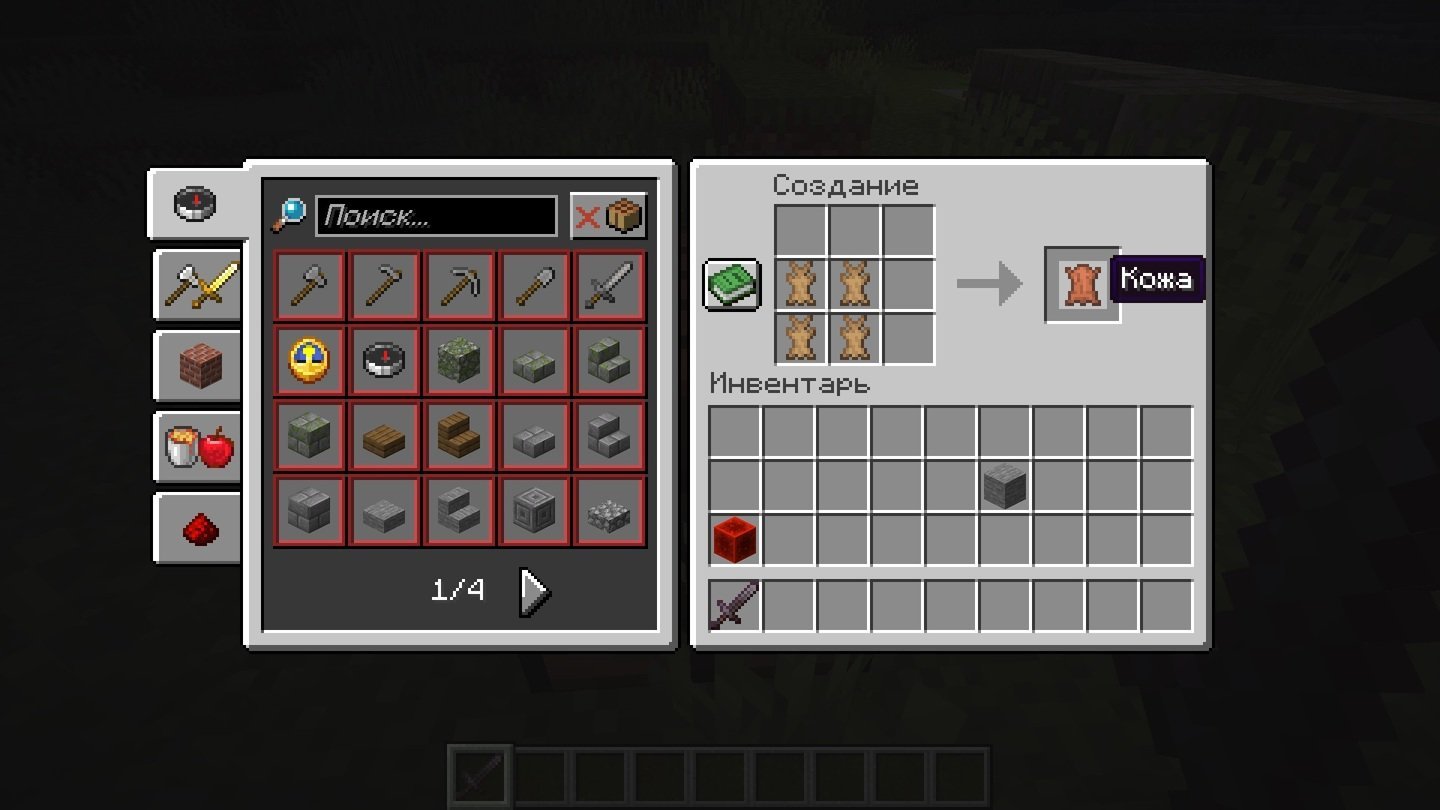This screenshot has height=810, width=1440.
Task: Select the mossy cobblestone block recipe
Action: (x=460, y=361)
